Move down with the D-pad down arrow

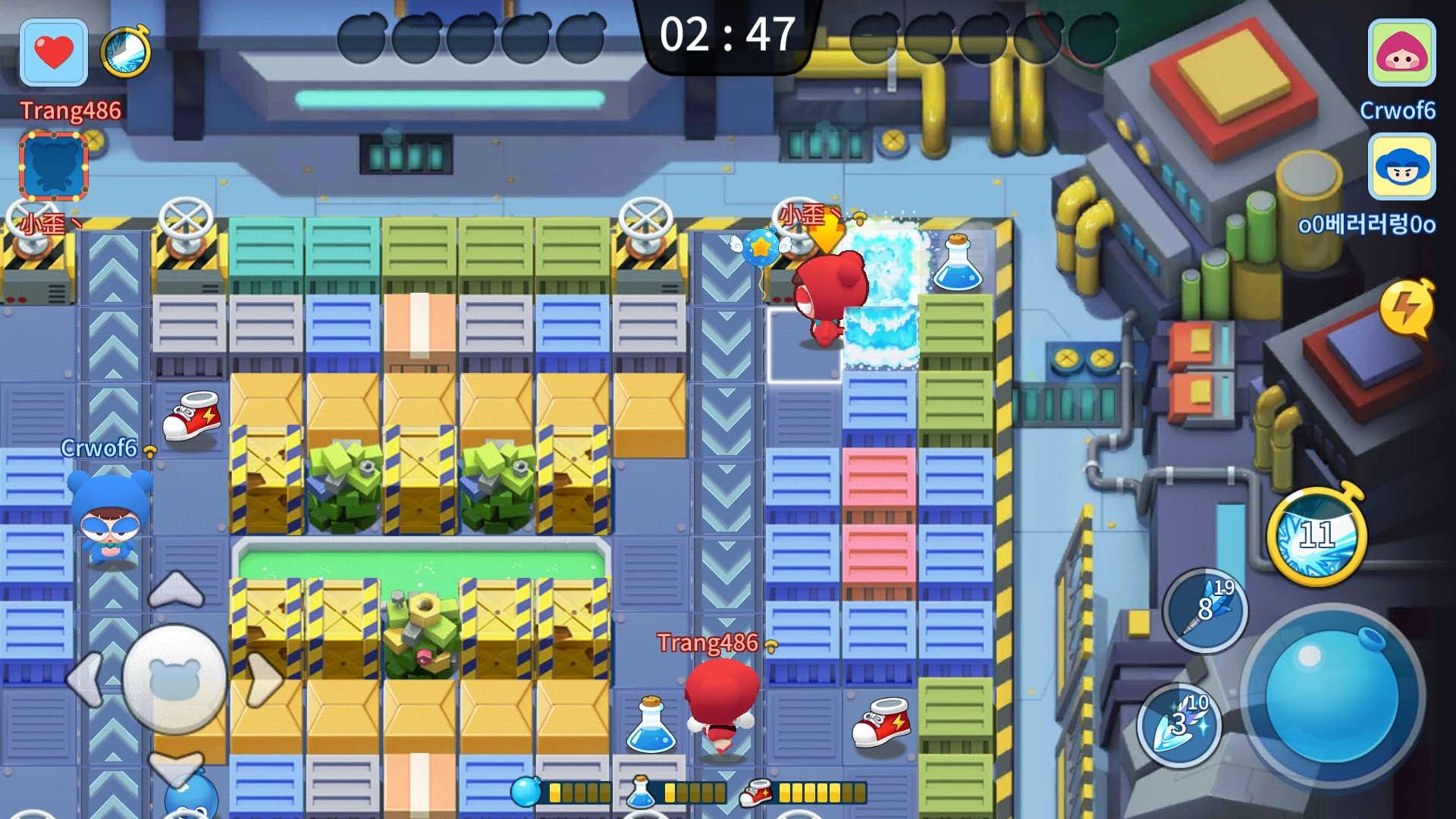coord(176,767)
